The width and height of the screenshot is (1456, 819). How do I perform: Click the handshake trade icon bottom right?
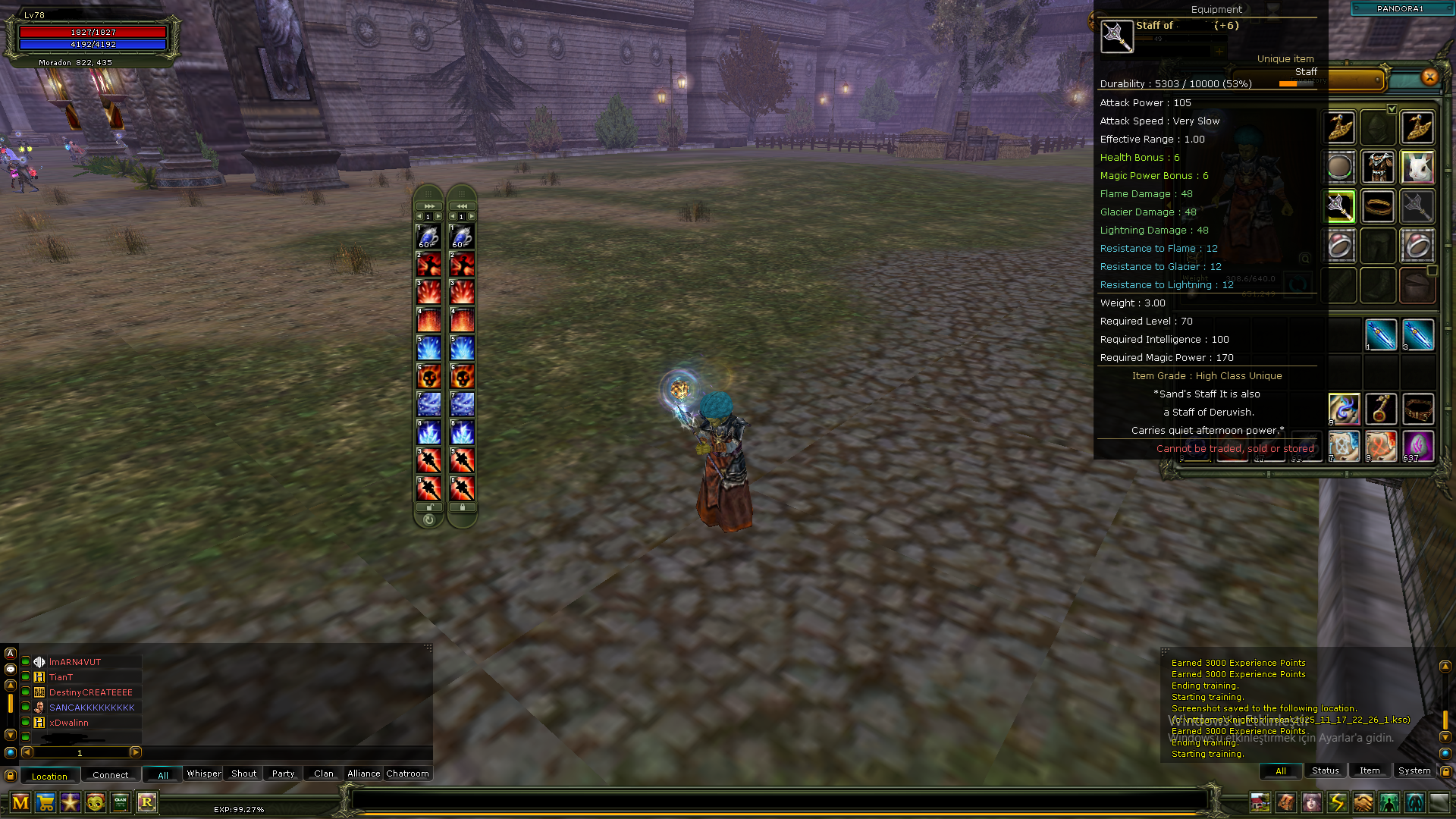point(1363,802)
